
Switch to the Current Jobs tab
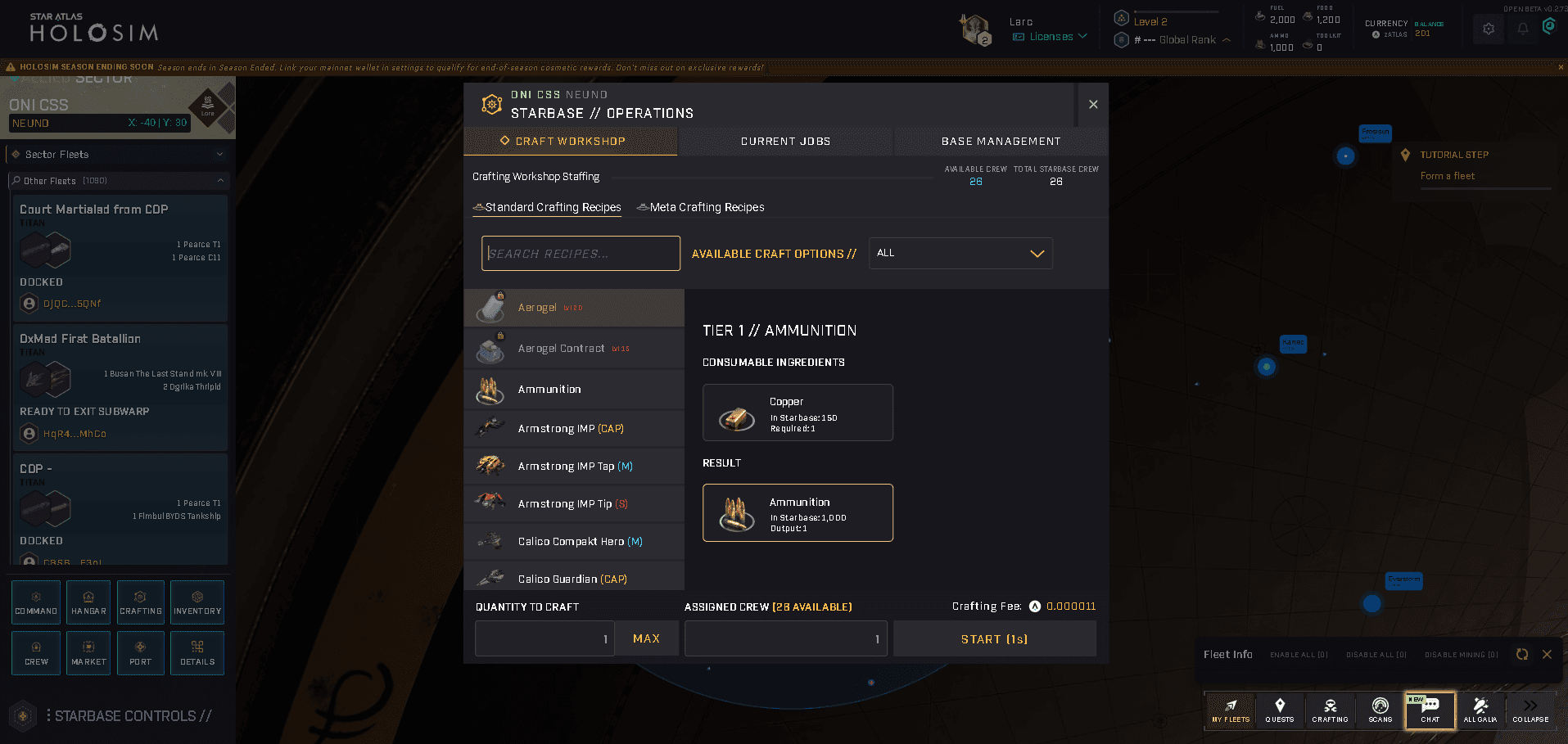point(784,141)
